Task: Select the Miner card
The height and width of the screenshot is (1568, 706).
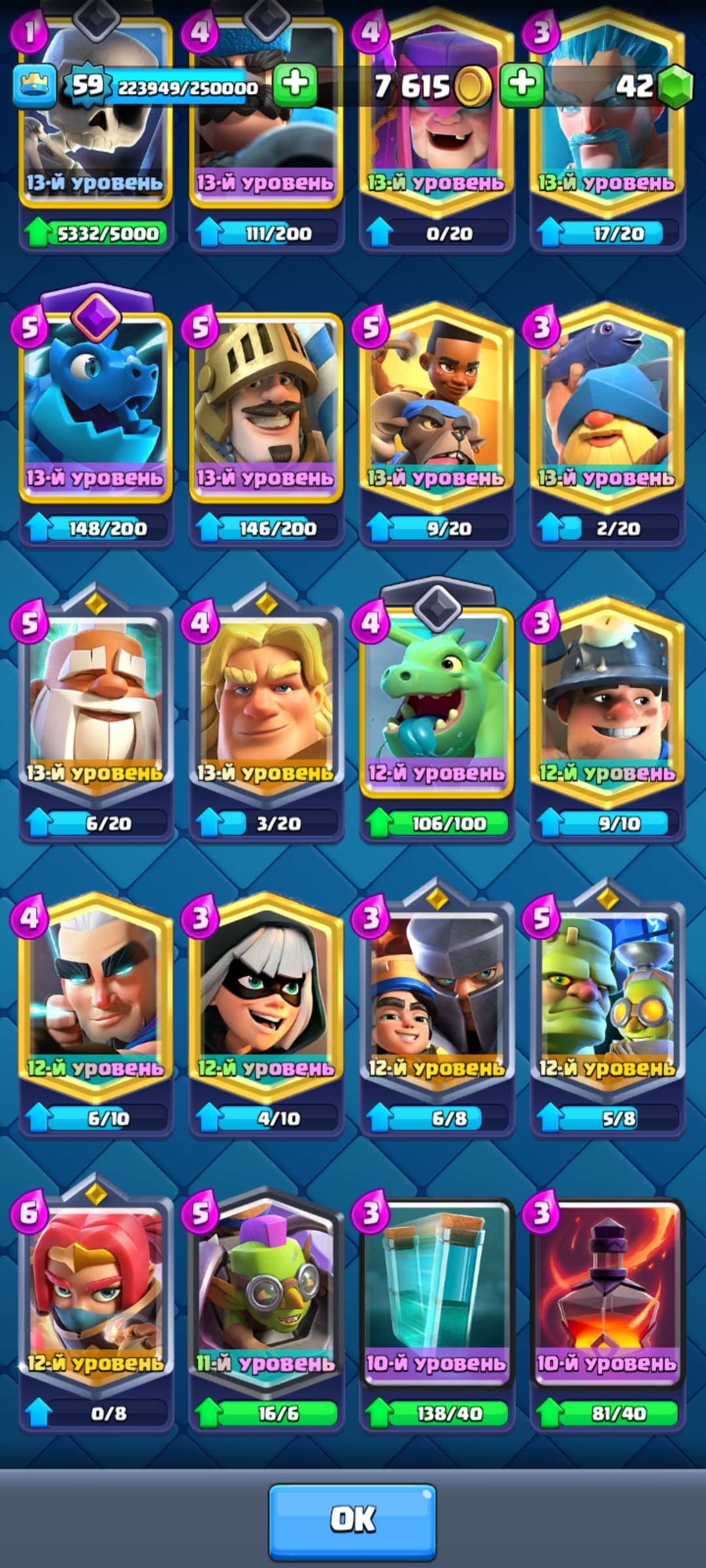Action: pyautogui.click(x=607, y=699)
